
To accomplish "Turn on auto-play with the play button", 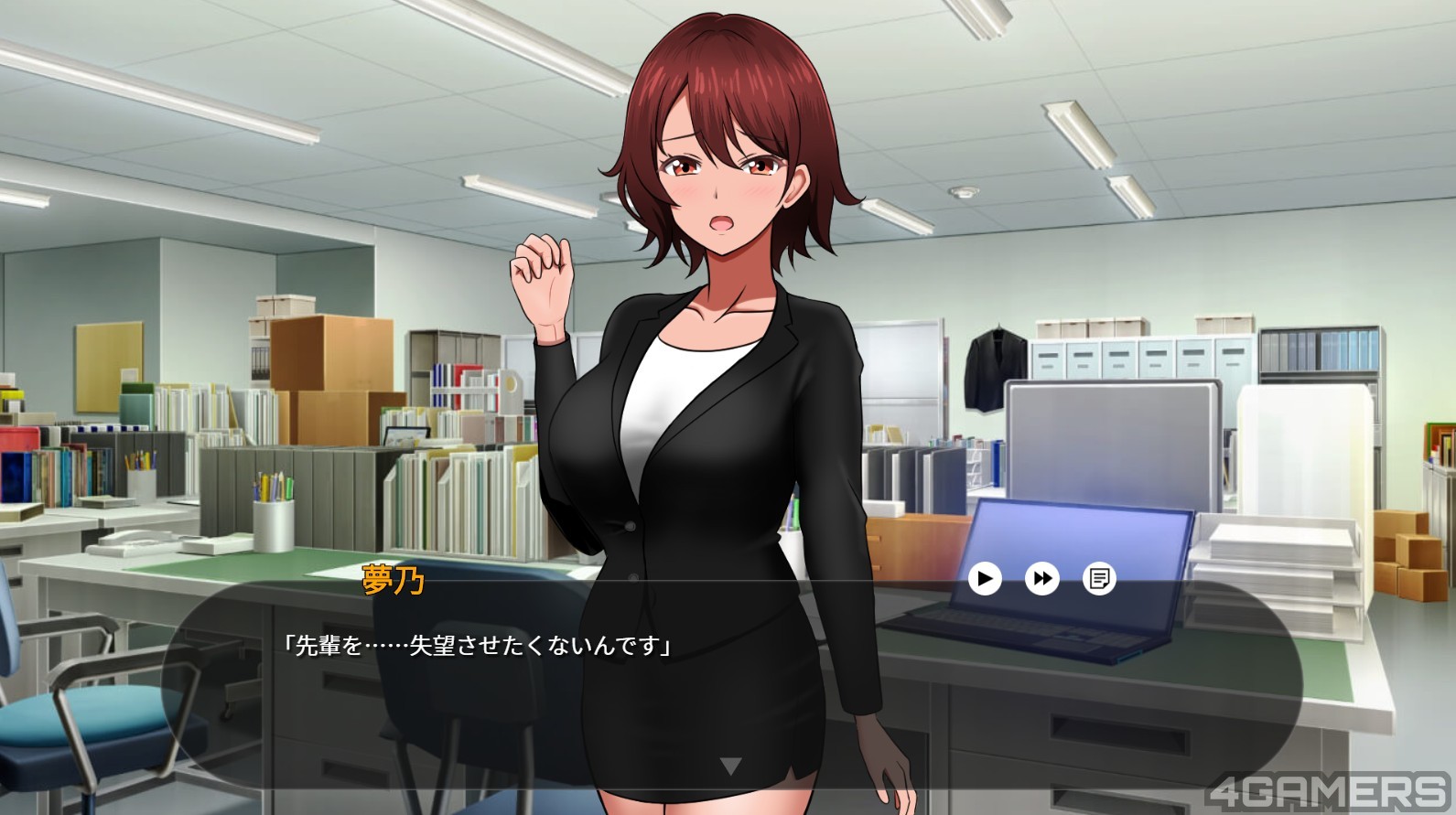I will pos(985,578).
